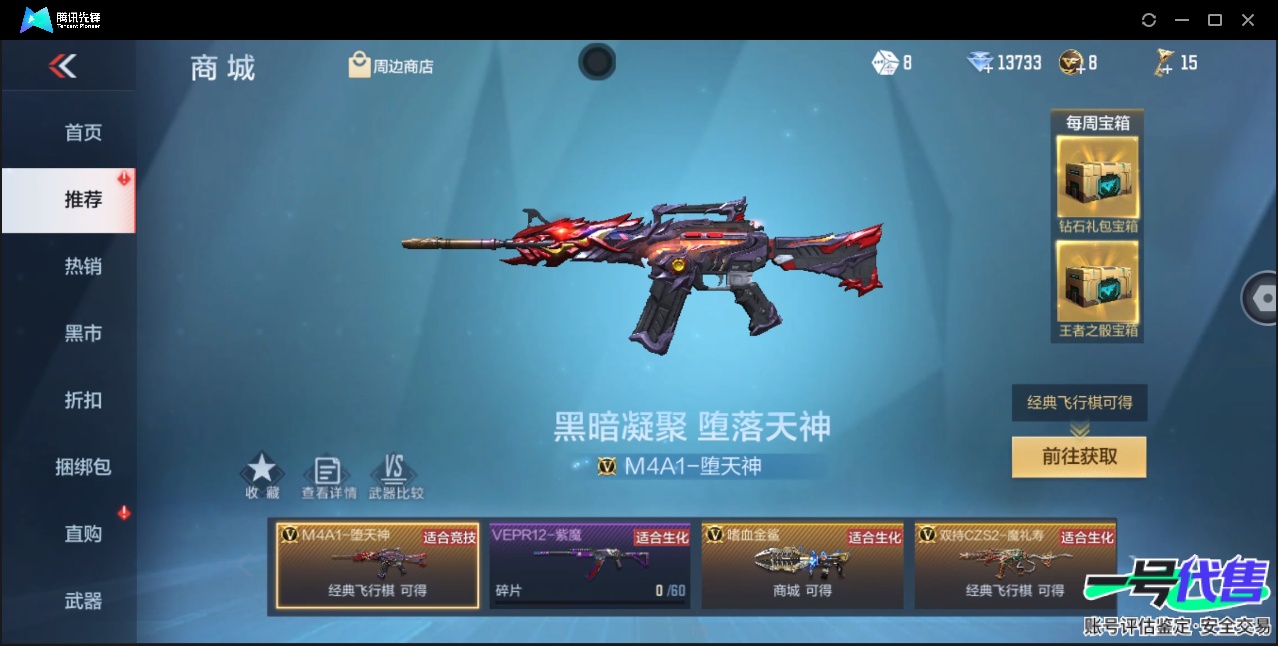Select the 双持CZS2-魔礼寿 weapon card
This screenshot has width=1278, height=646.
point(1014,566)
